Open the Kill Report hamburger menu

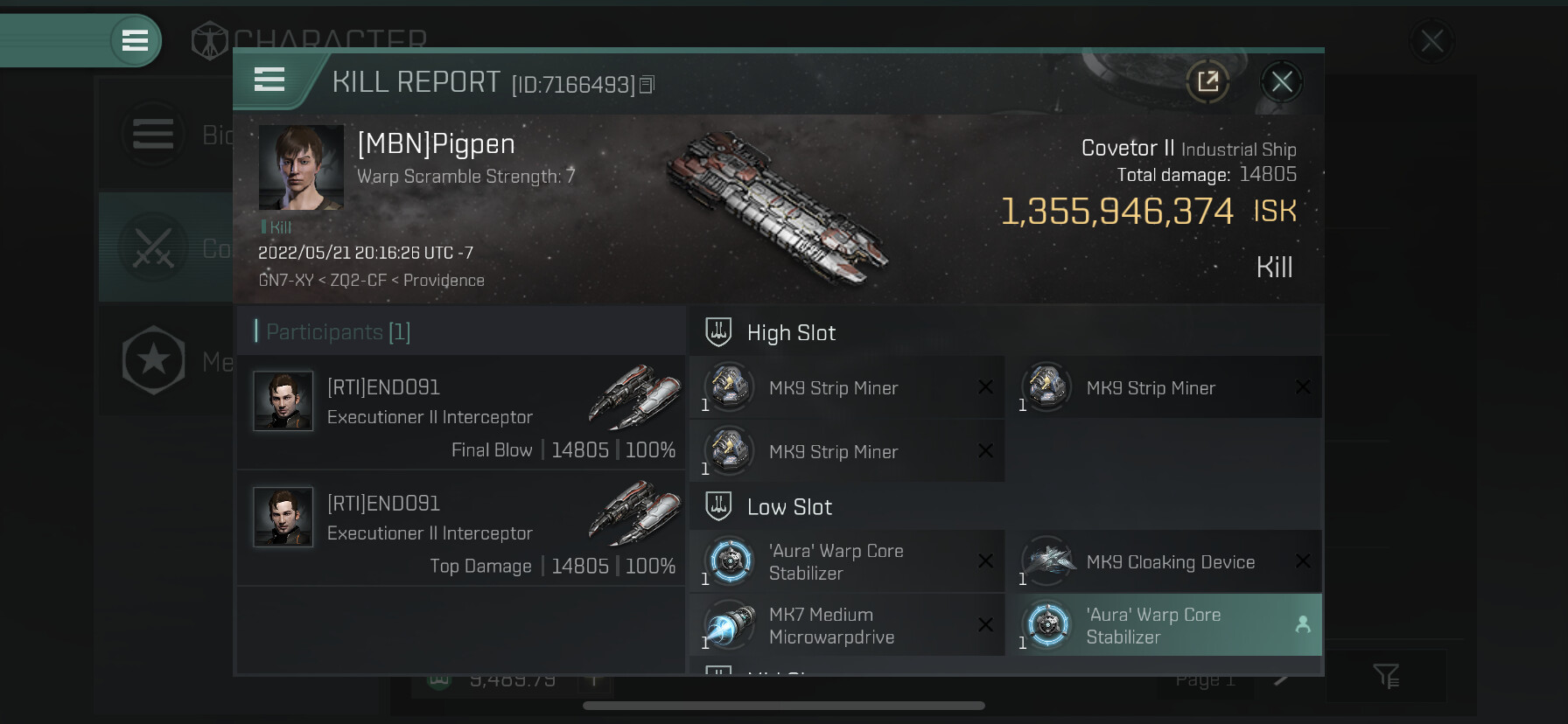click(x=269, y=80)
